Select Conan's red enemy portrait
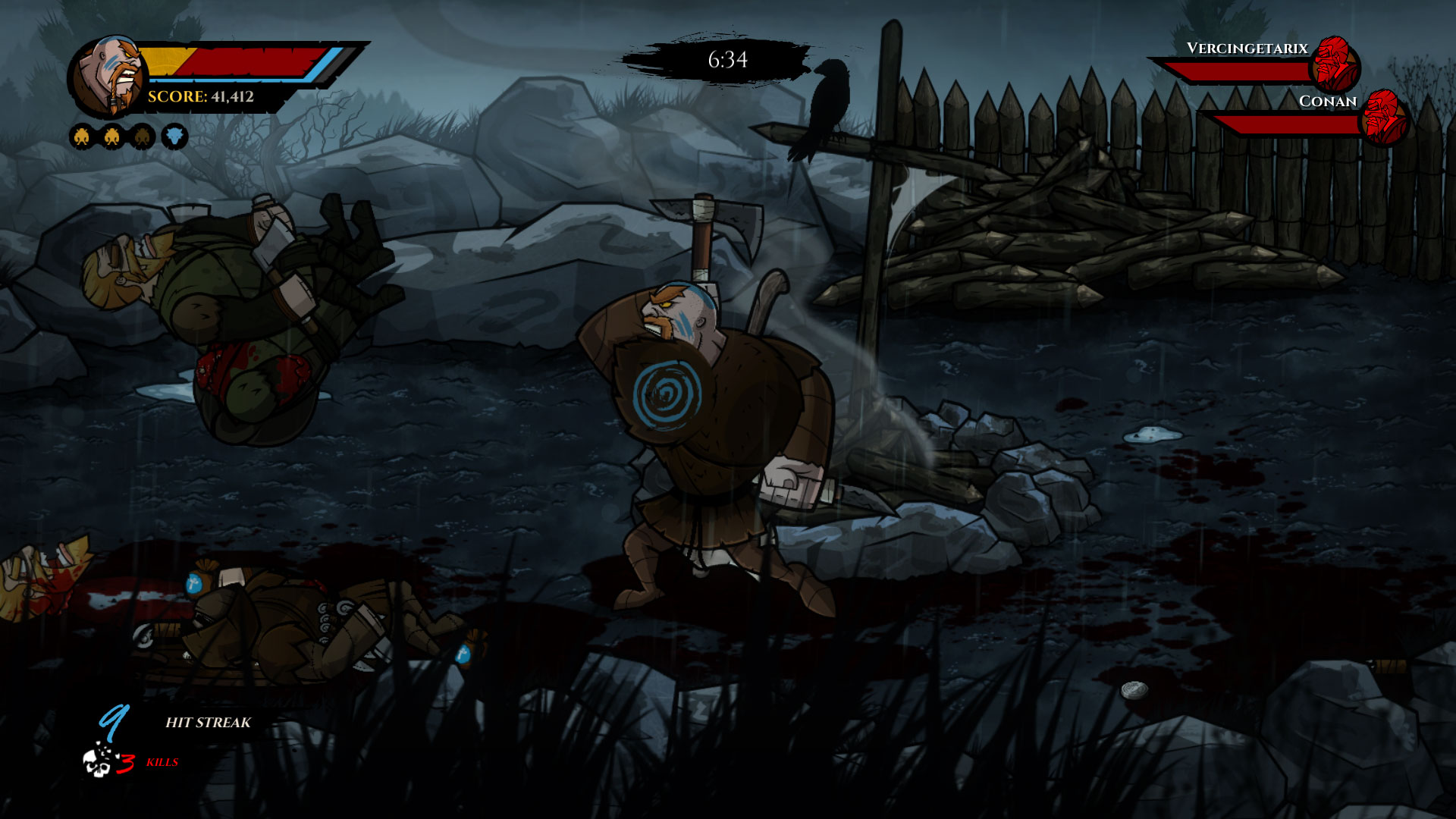Screen dimensions: 1456x819 point(1383,117)
